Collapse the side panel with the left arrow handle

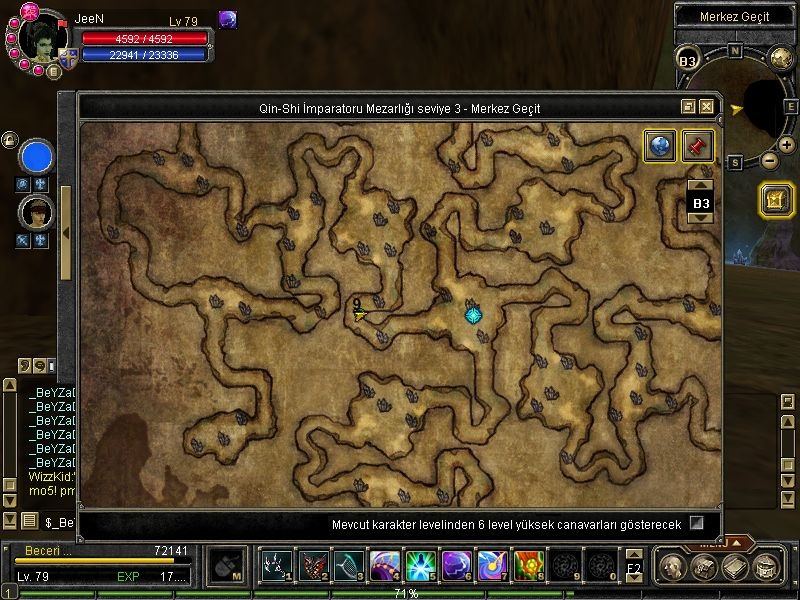65,233
